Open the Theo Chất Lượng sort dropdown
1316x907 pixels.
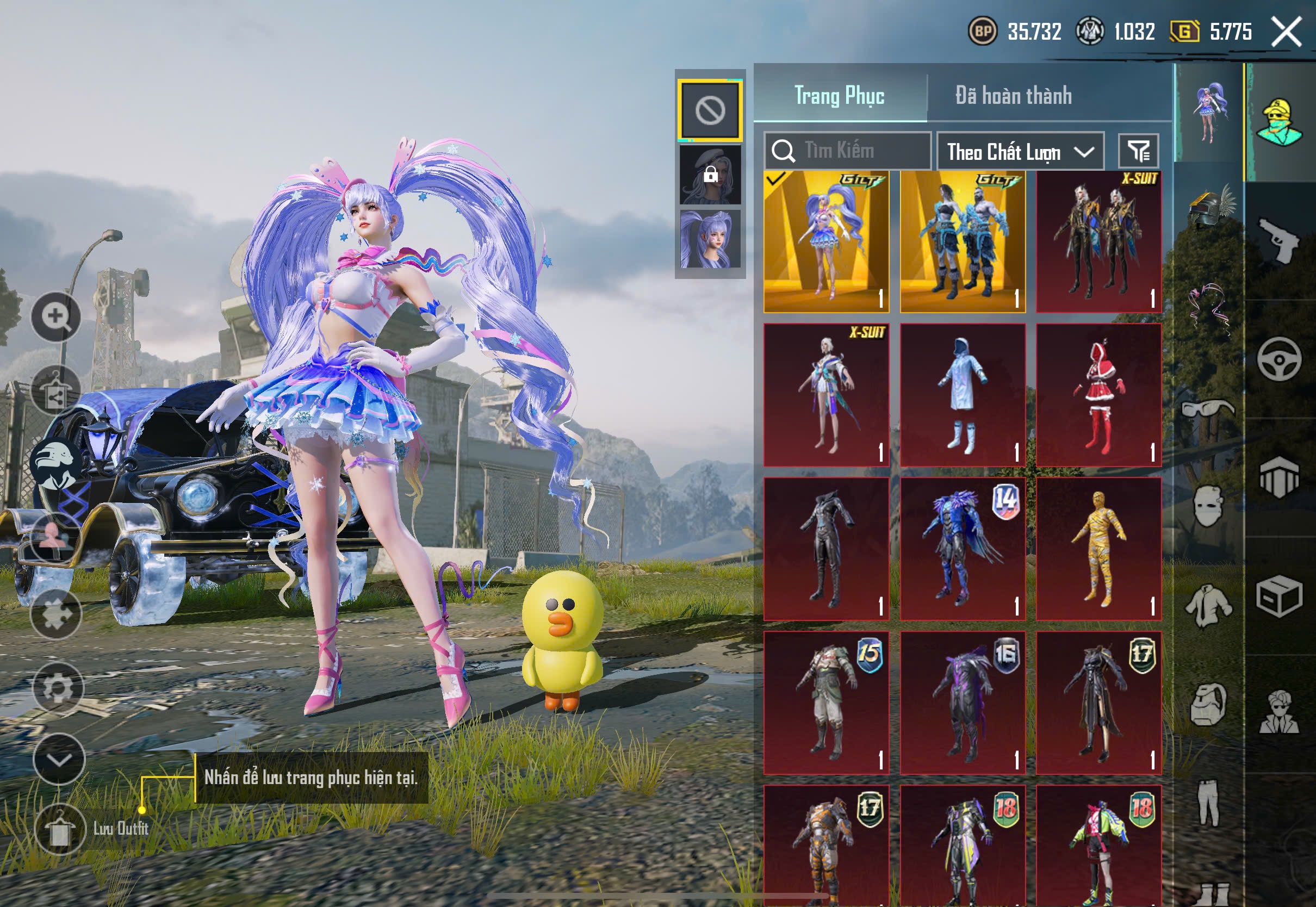1020,152
